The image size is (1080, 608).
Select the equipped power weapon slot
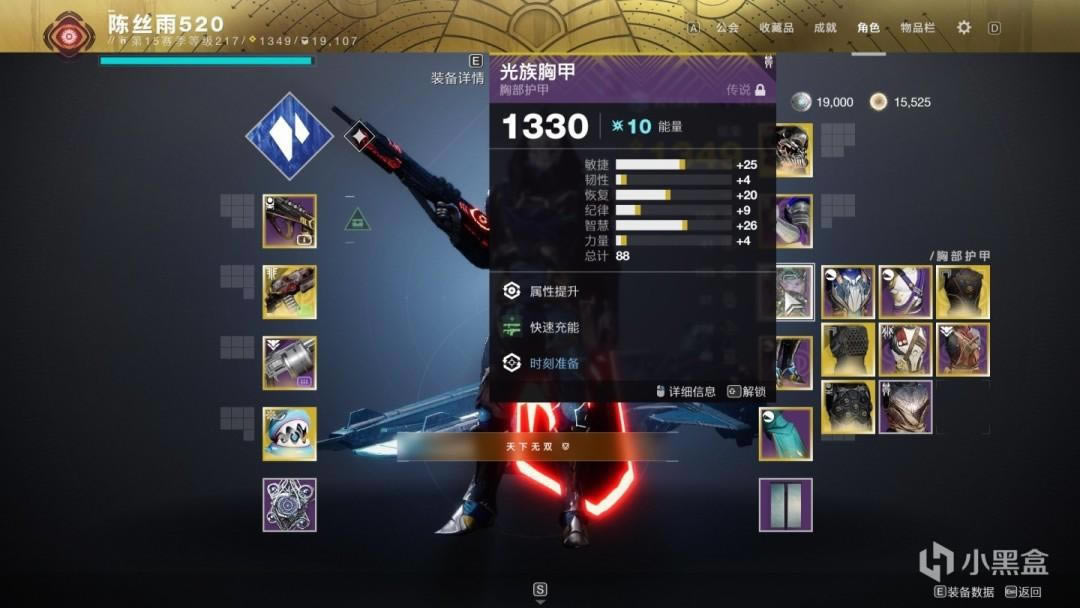pyautogui.click(x=290, y=362)
